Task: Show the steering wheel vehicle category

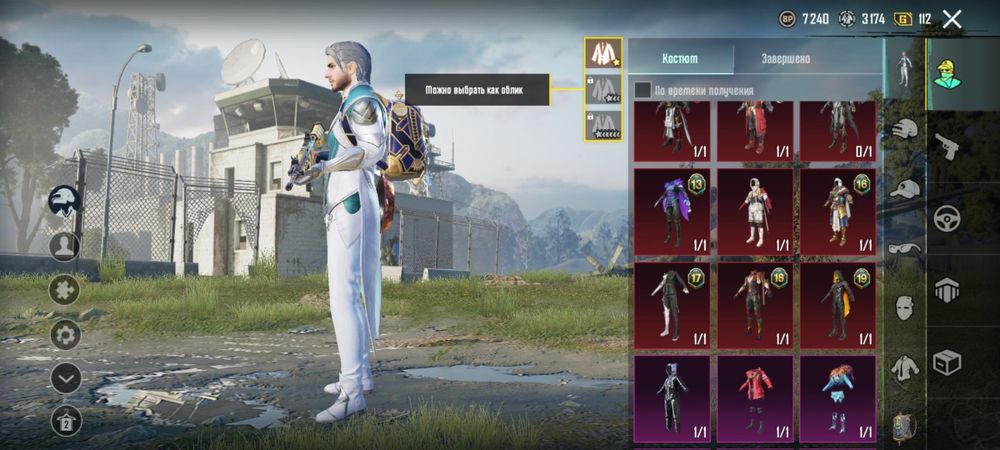Action: point(946,218)
